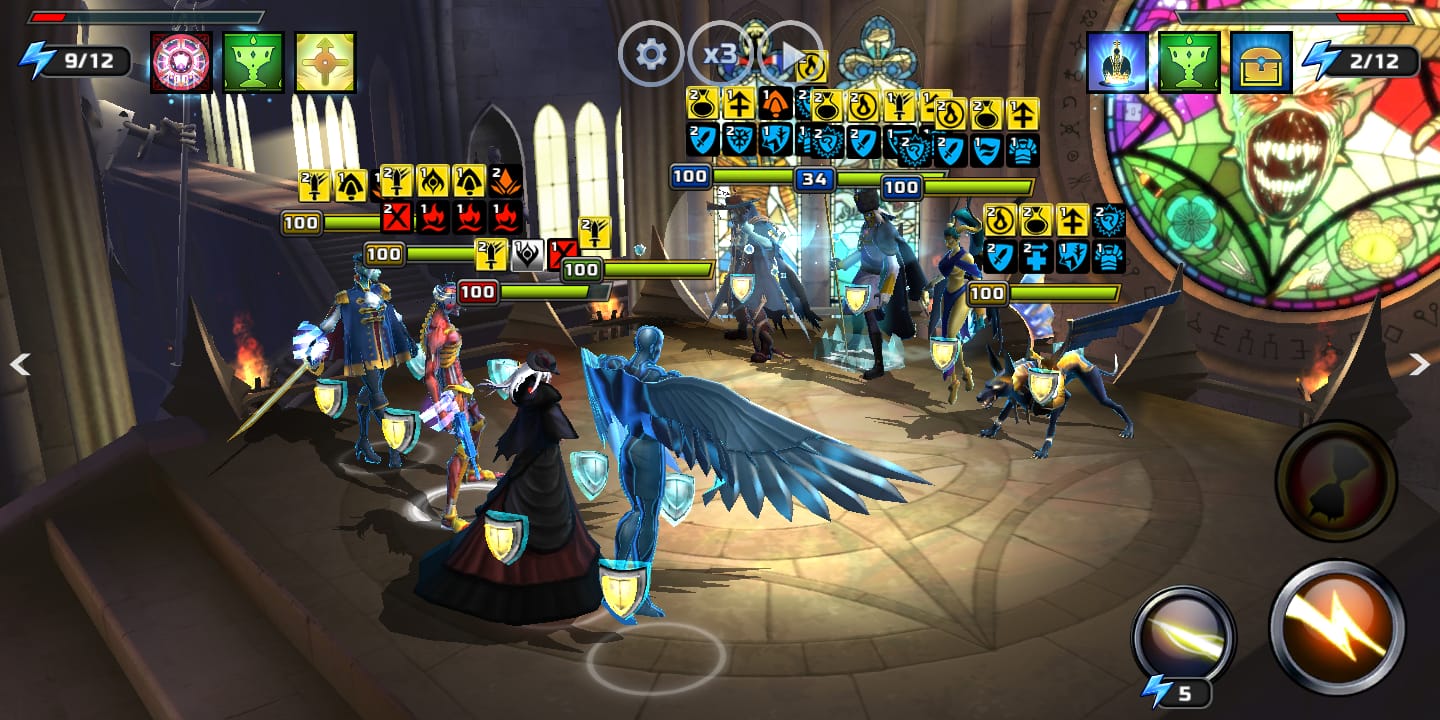The image size is (1440, 720).
Task: Open the gear settings menu
Action: (x=651, y=54)
